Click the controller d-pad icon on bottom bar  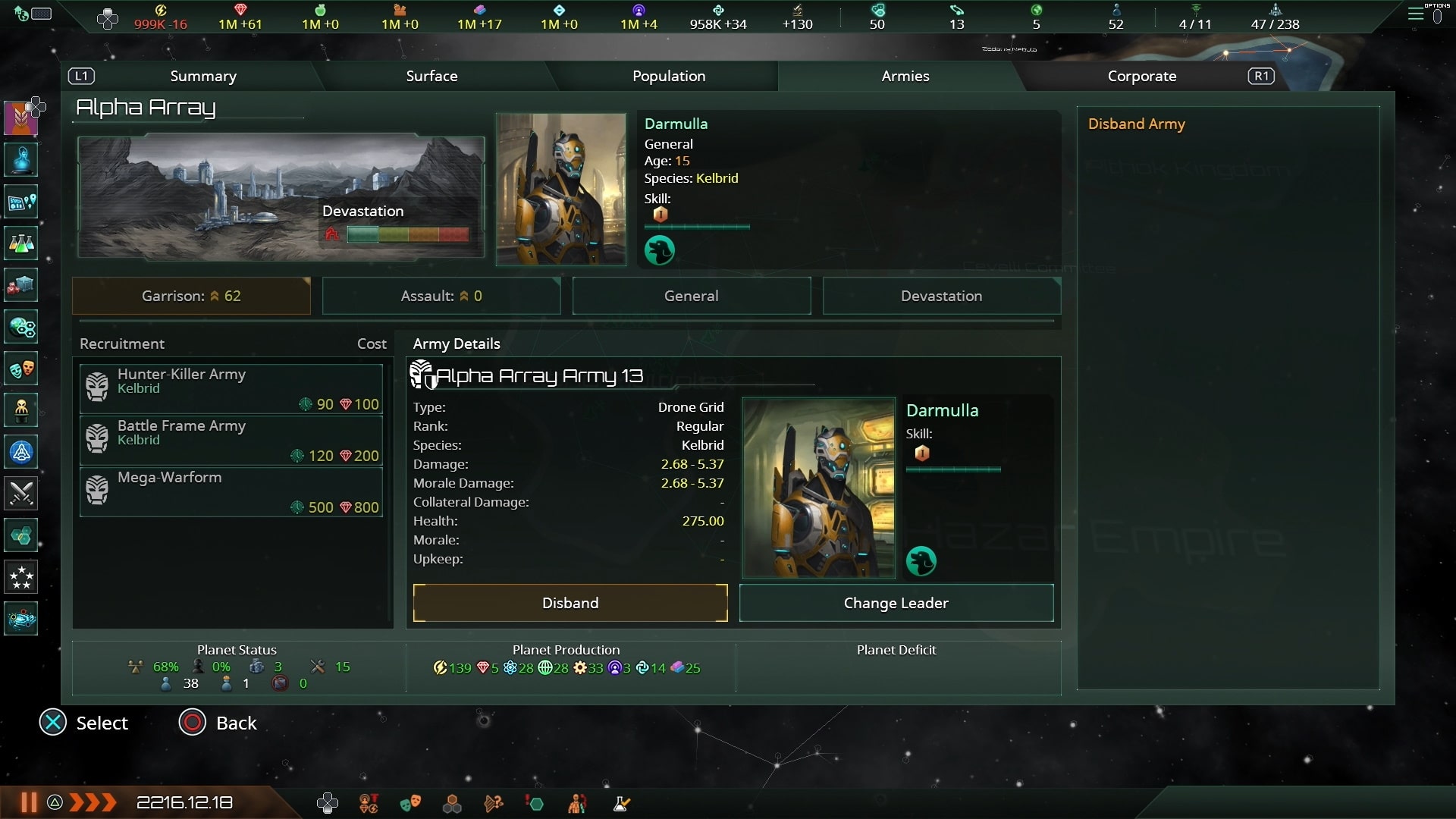tap(327, 802)
